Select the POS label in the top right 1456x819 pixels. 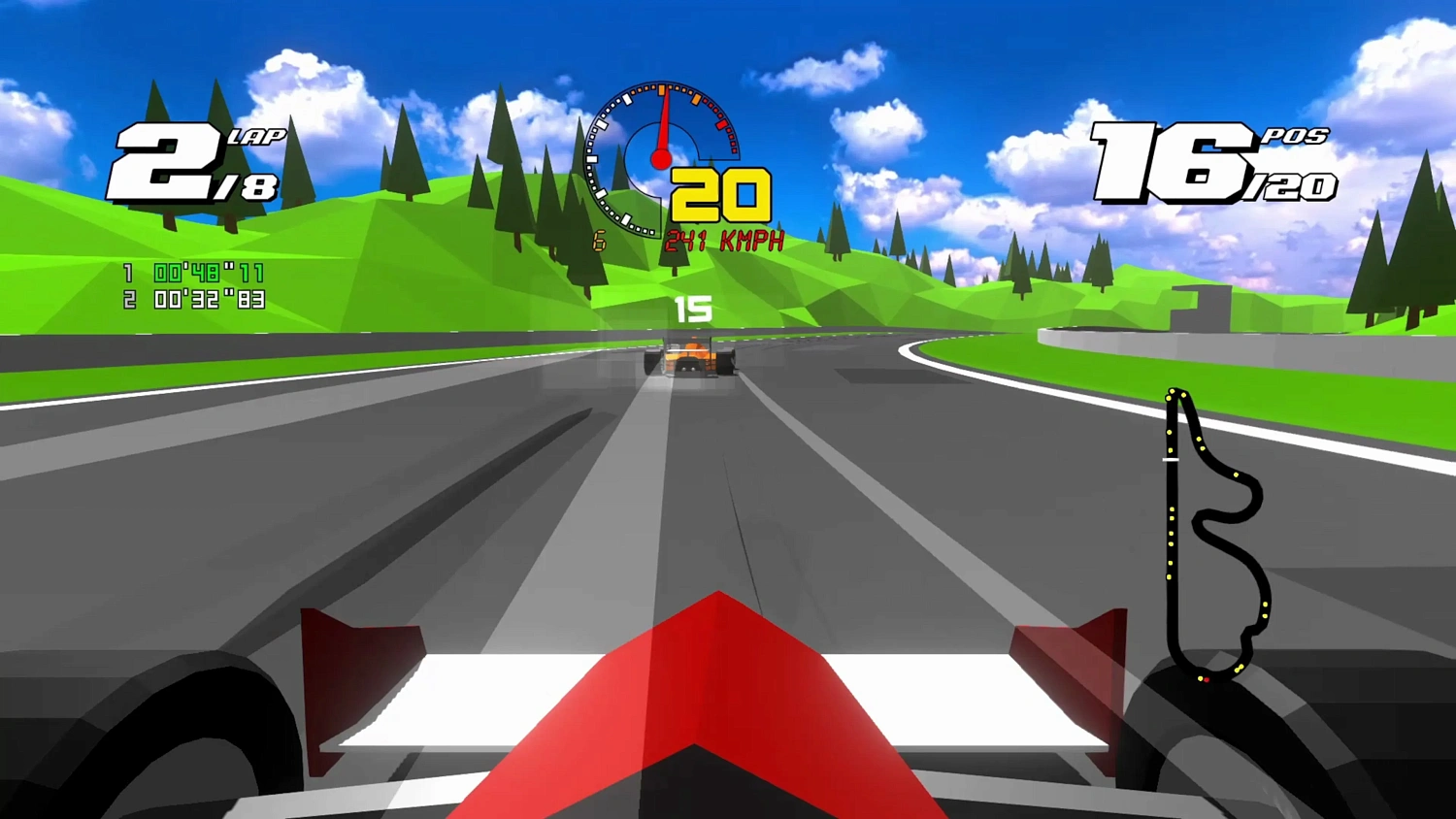point(1295,138)
